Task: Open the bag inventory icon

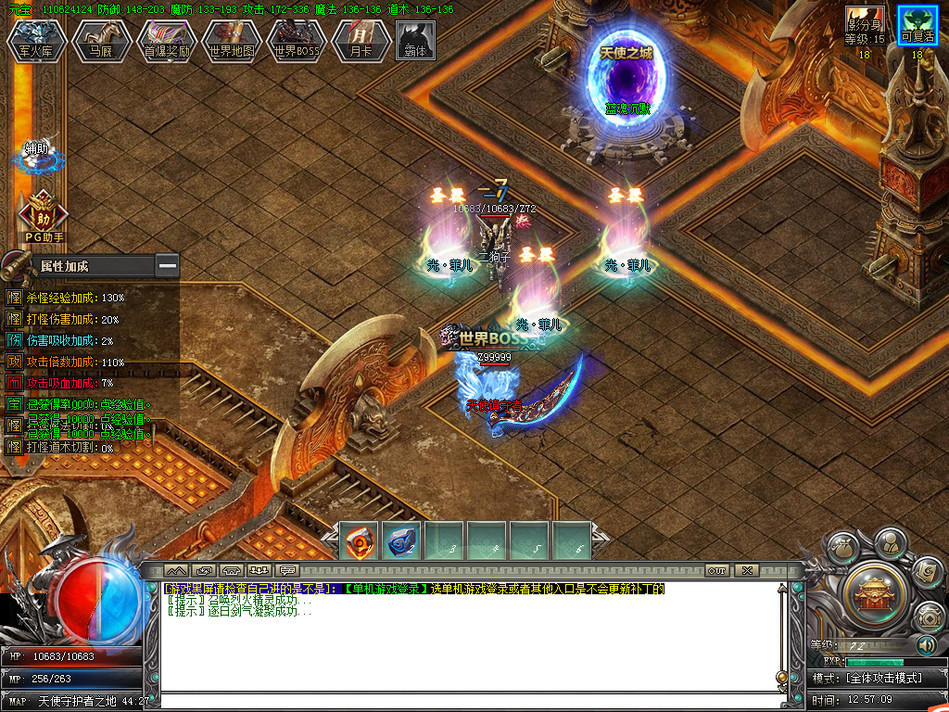Action: tap(844, 546)
